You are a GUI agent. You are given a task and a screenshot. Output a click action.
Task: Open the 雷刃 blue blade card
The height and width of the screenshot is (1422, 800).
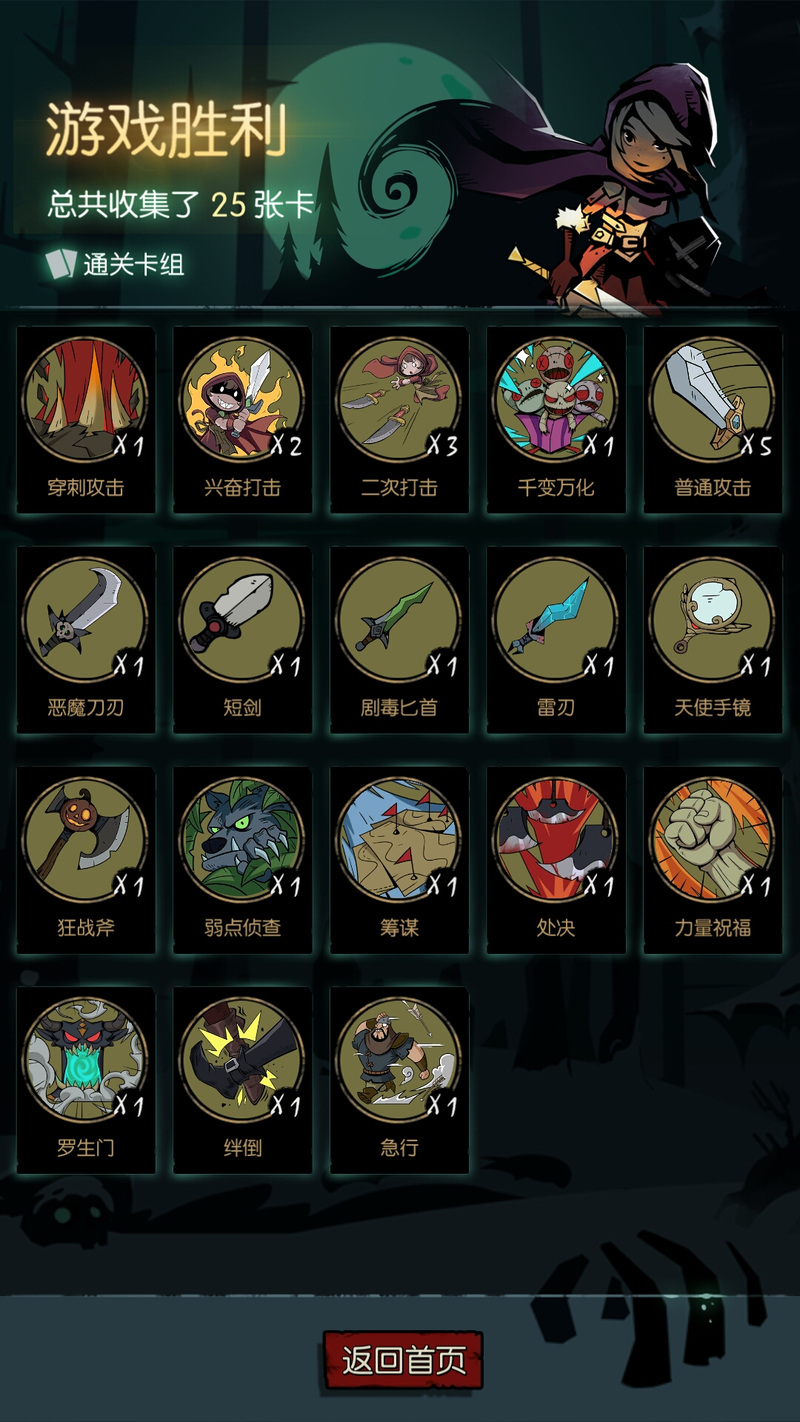(556, 639)
